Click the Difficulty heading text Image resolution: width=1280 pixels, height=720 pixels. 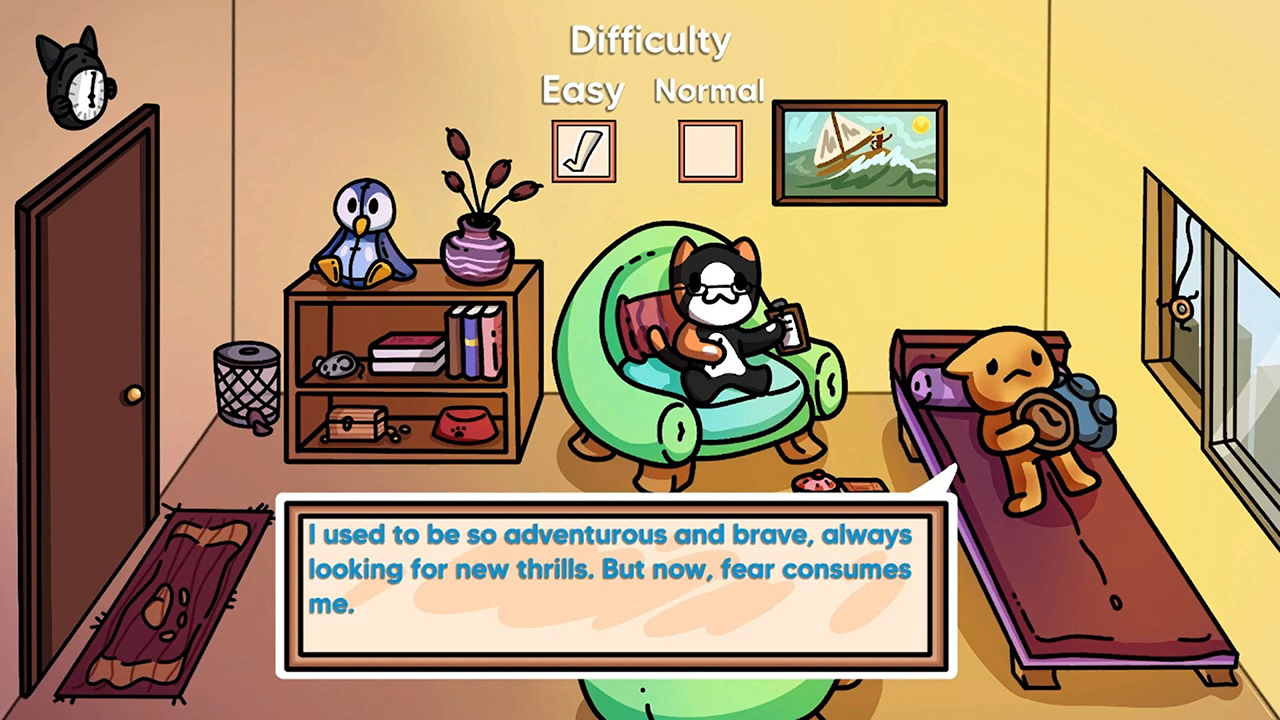pos(648,40)
